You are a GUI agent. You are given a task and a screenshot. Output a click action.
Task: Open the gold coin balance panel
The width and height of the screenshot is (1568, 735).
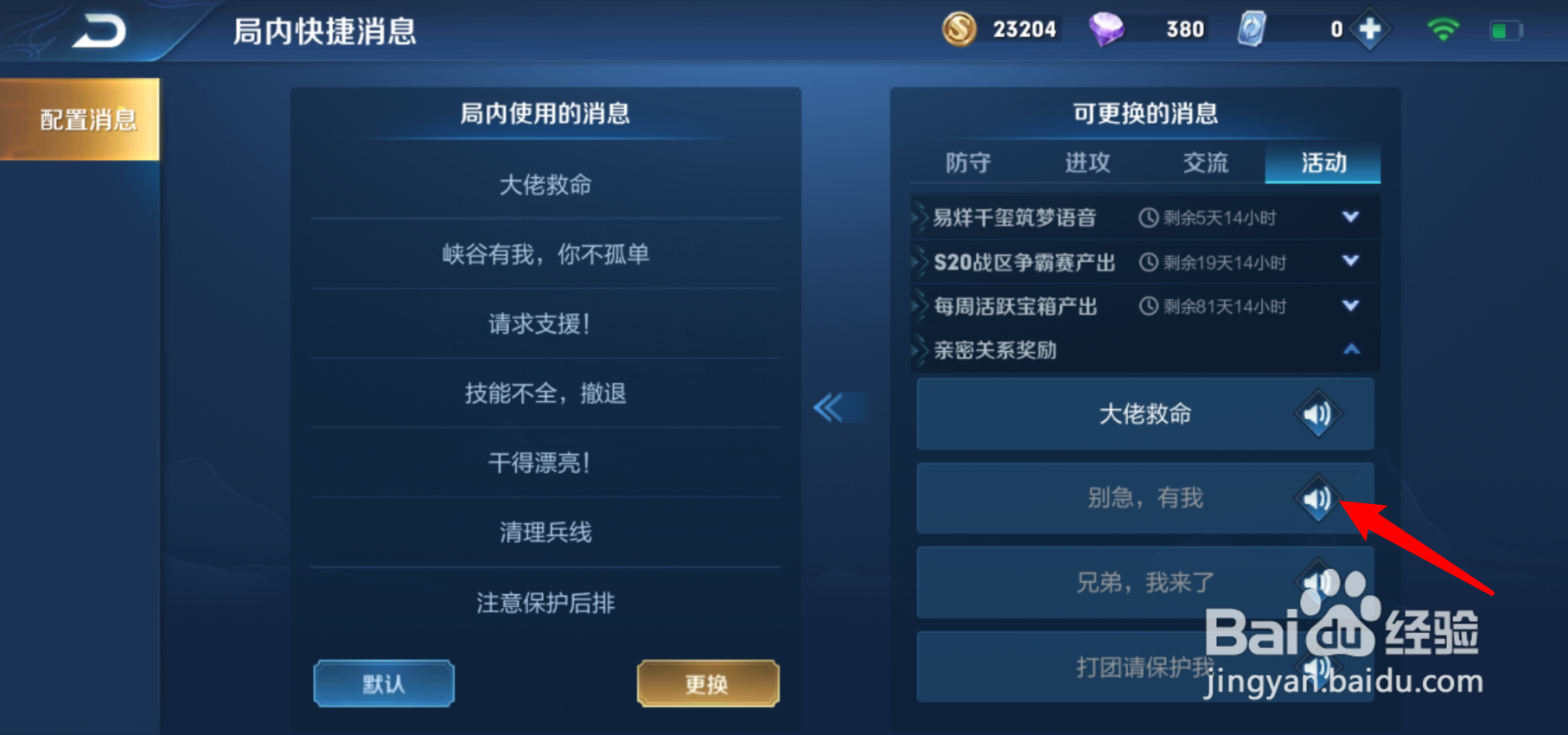962,29
